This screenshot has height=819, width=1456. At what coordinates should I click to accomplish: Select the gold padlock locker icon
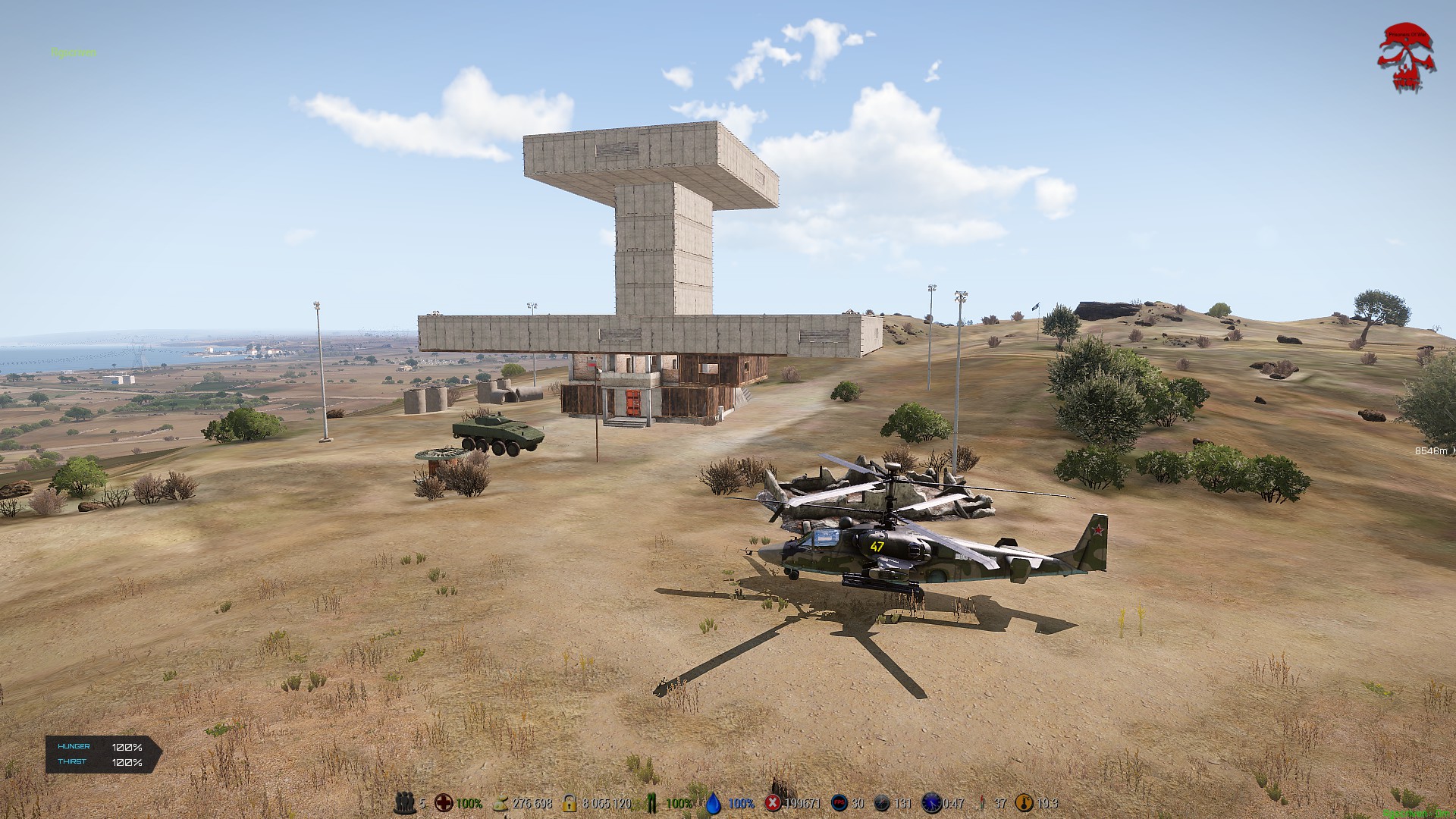tap(570, 803)
